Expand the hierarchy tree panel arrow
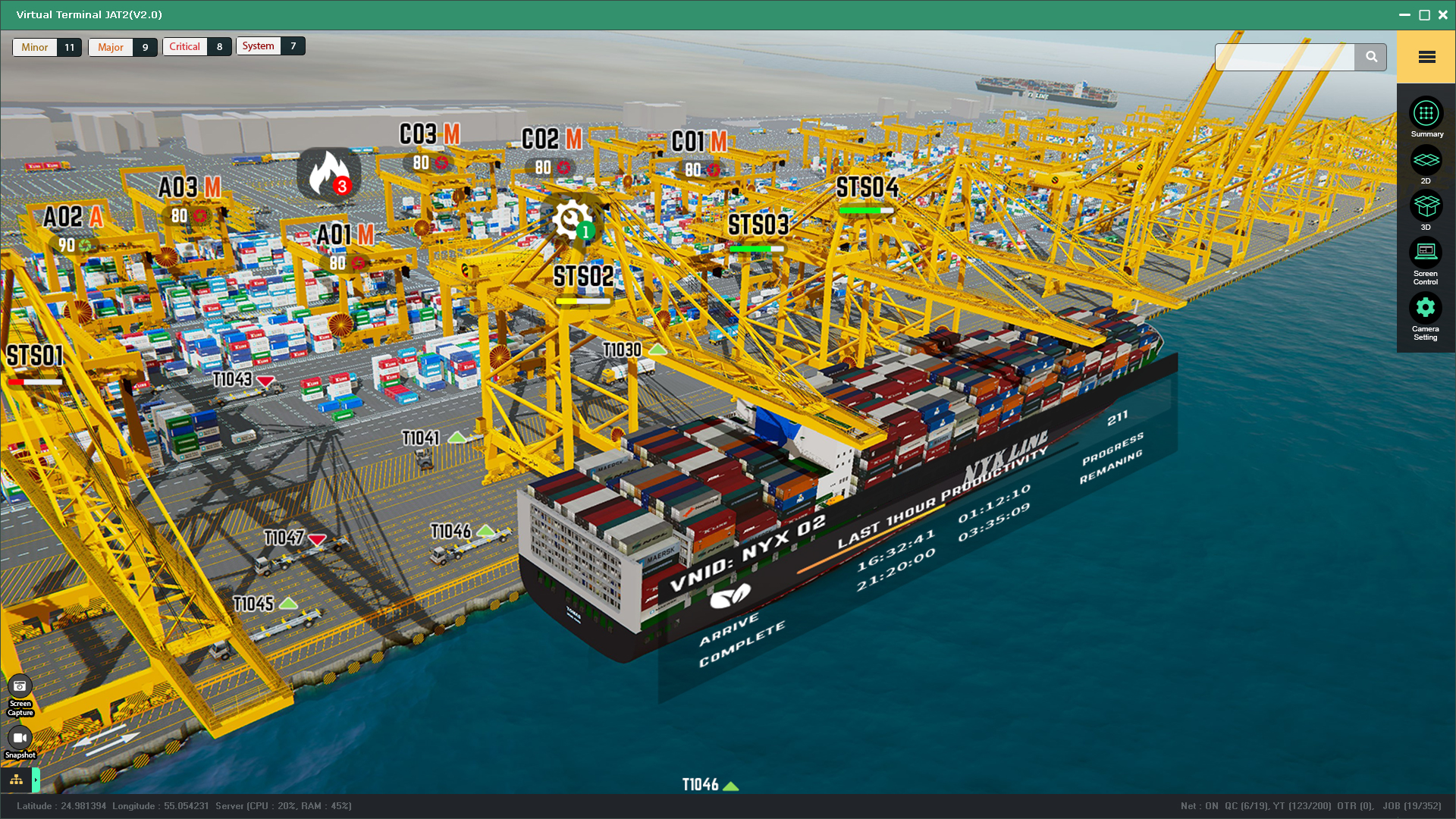The height and width of the screenshot is (819, 1456). pyautogui.click(x=36, y=780)
